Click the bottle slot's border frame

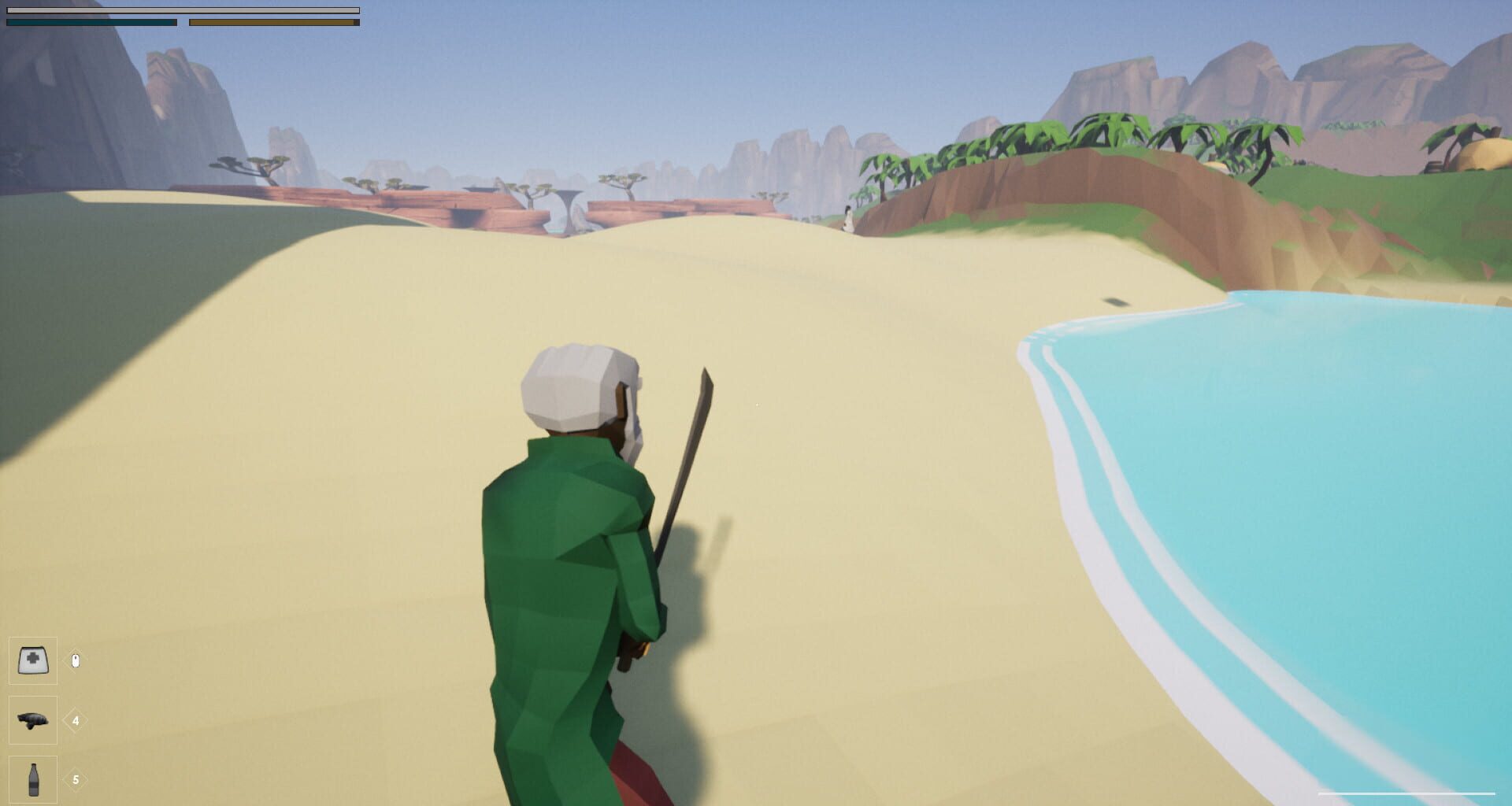pos(9,778)
